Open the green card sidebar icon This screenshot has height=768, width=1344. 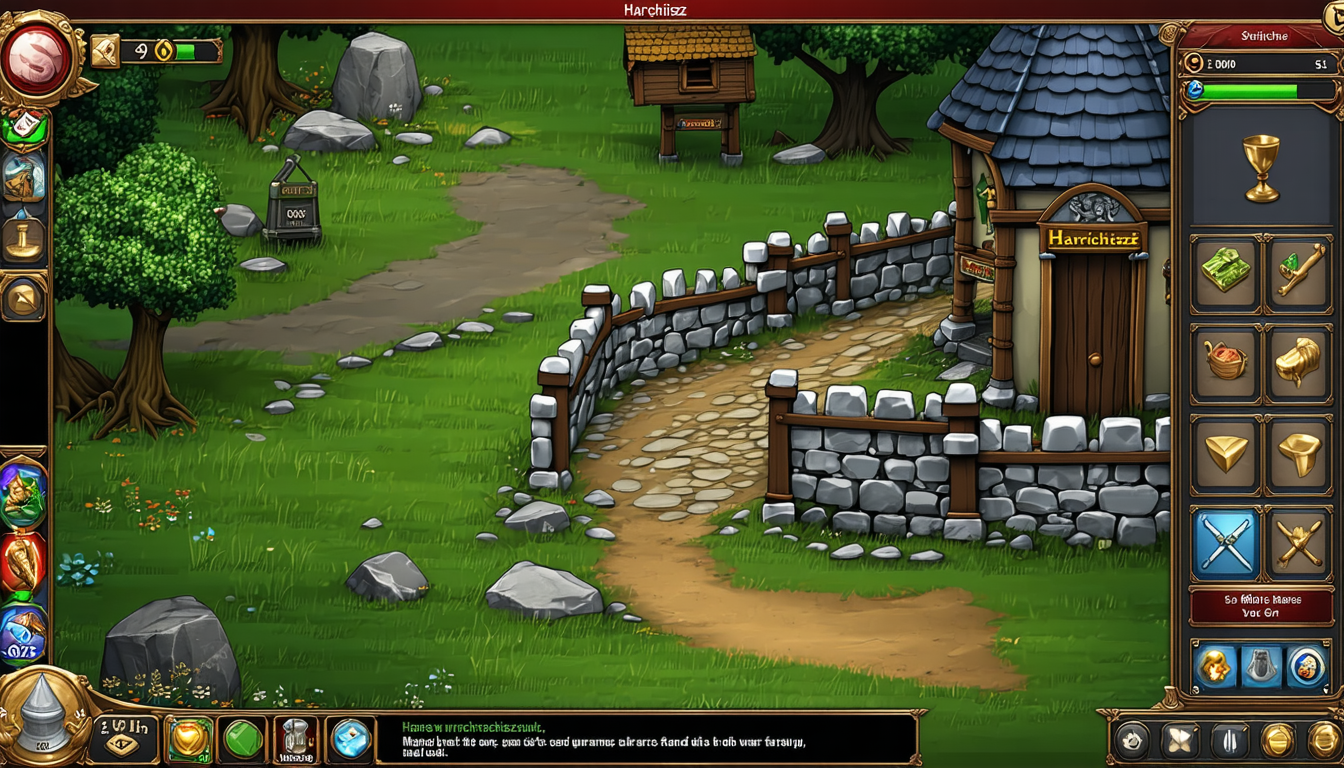(24, 127)
